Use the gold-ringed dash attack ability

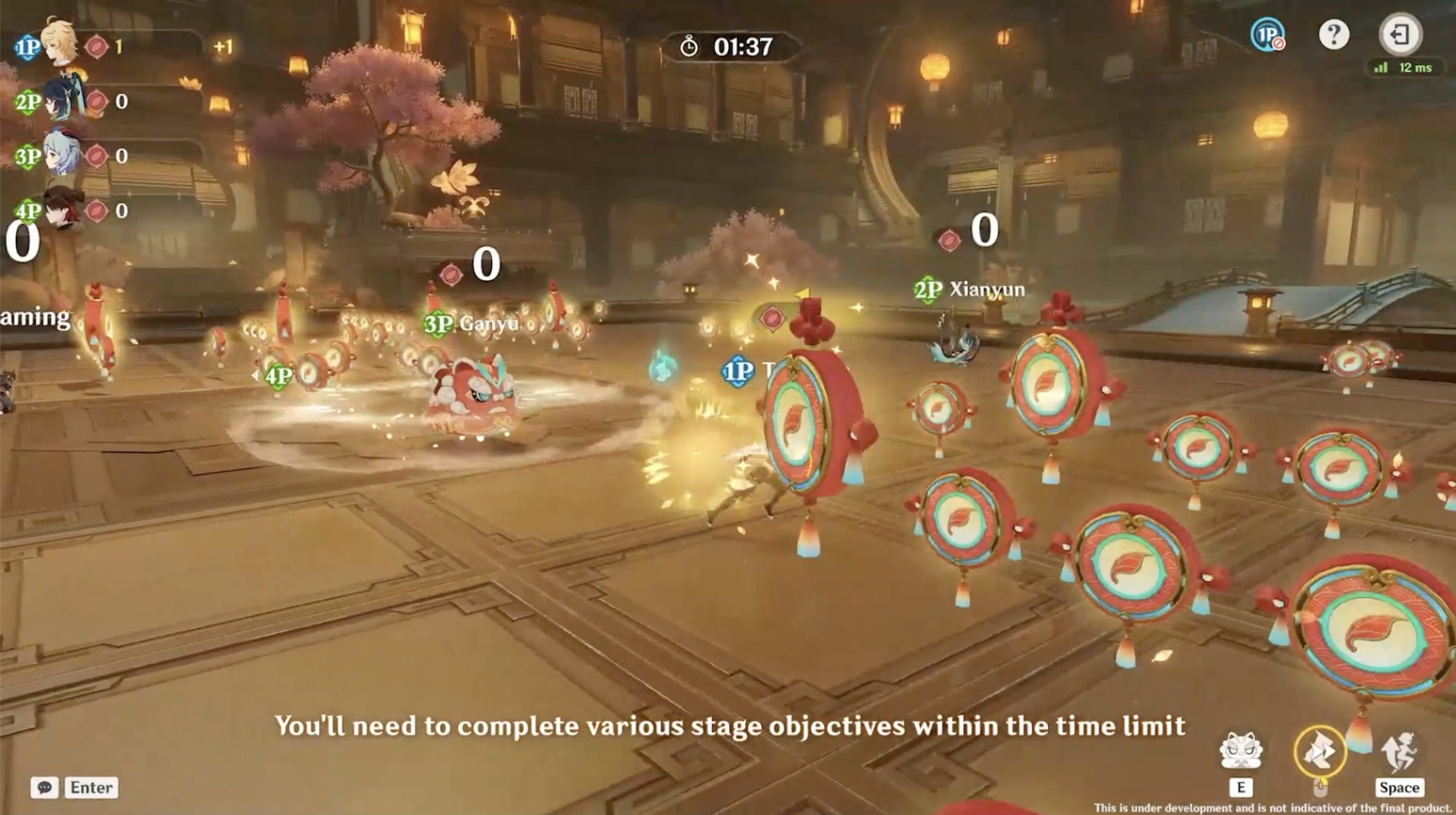tap(1319, 751)
